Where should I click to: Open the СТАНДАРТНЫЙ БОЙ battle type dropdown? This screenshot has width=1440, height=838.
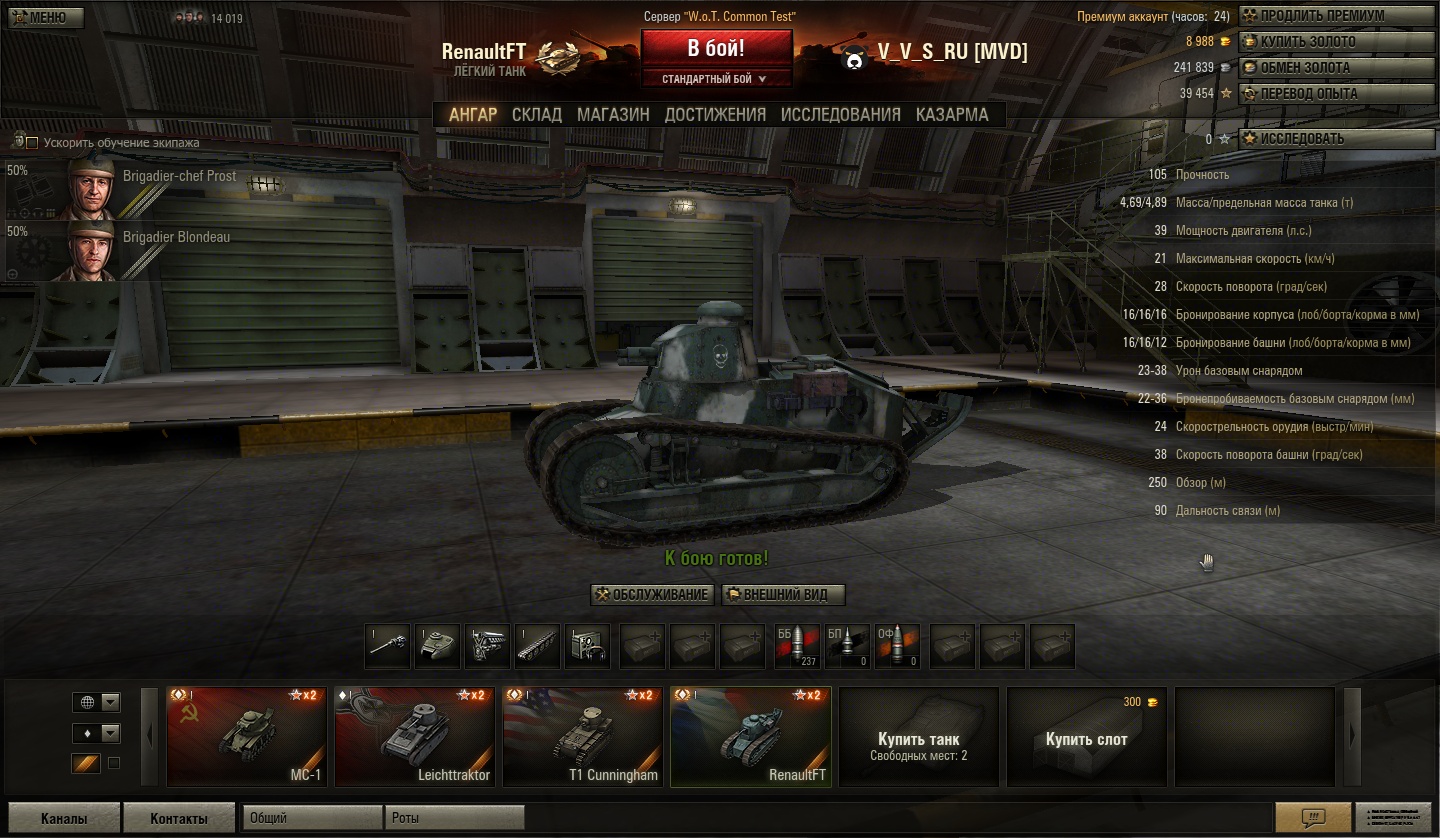(716, 79)
